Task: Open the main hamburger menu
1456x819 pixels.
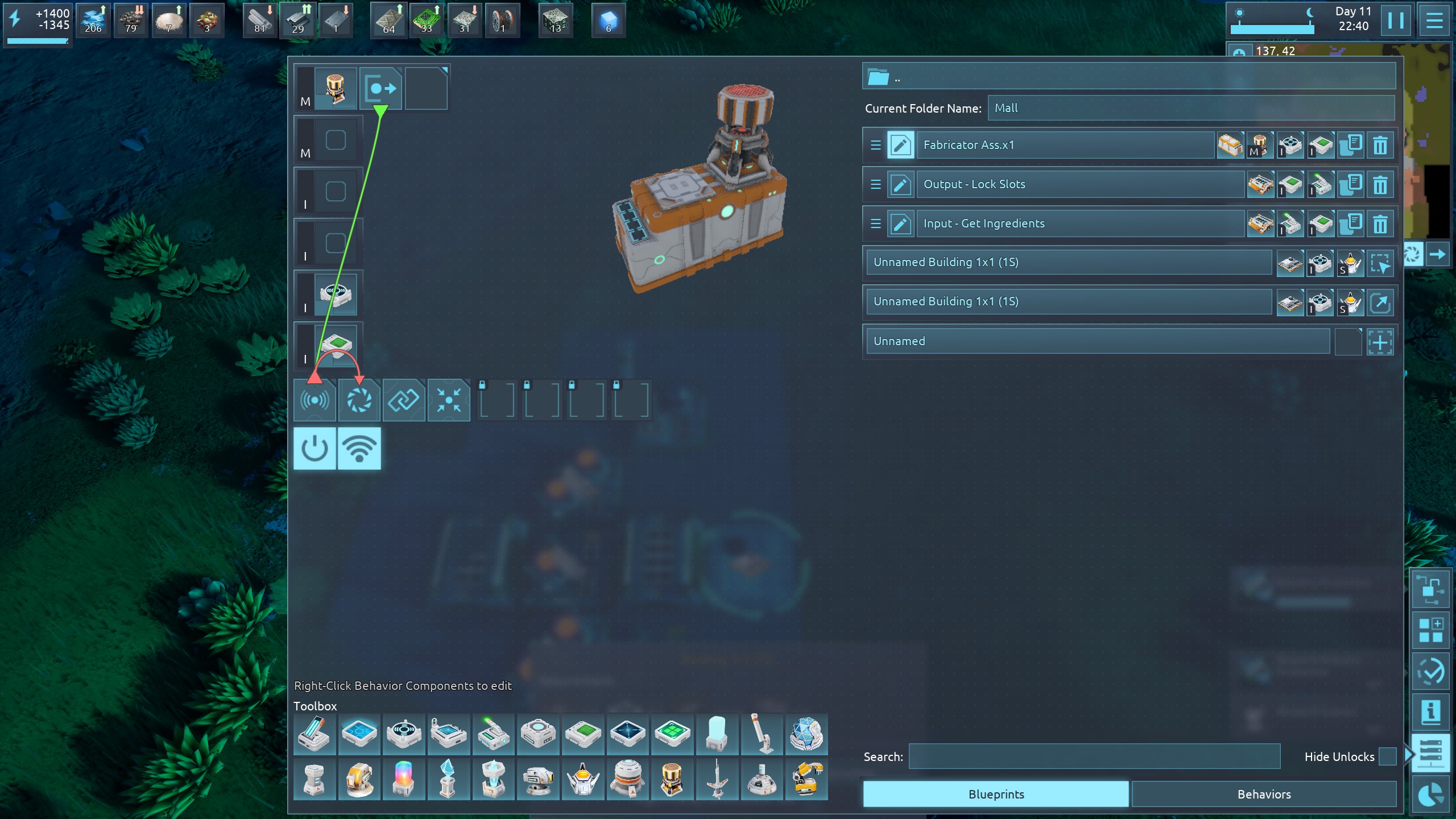Action: click(1434, 21)
